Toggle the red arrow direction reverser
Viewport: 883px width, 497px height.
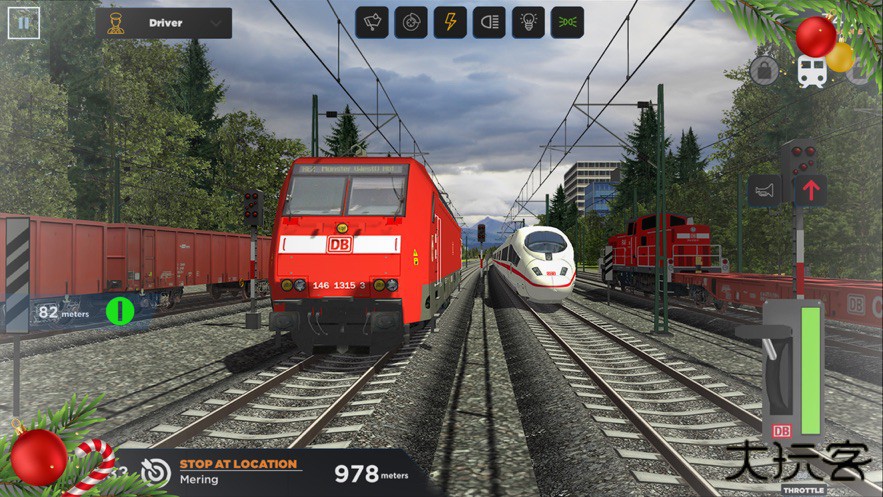pos(810,190)
